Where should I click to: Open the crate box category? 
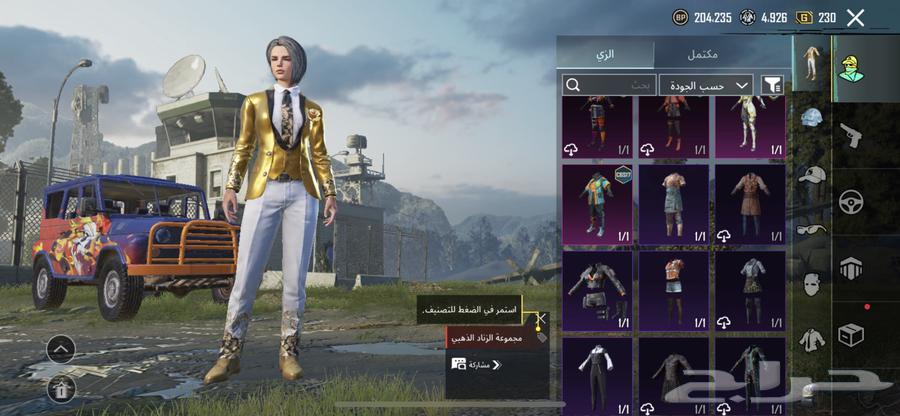(x=851, y=334)
